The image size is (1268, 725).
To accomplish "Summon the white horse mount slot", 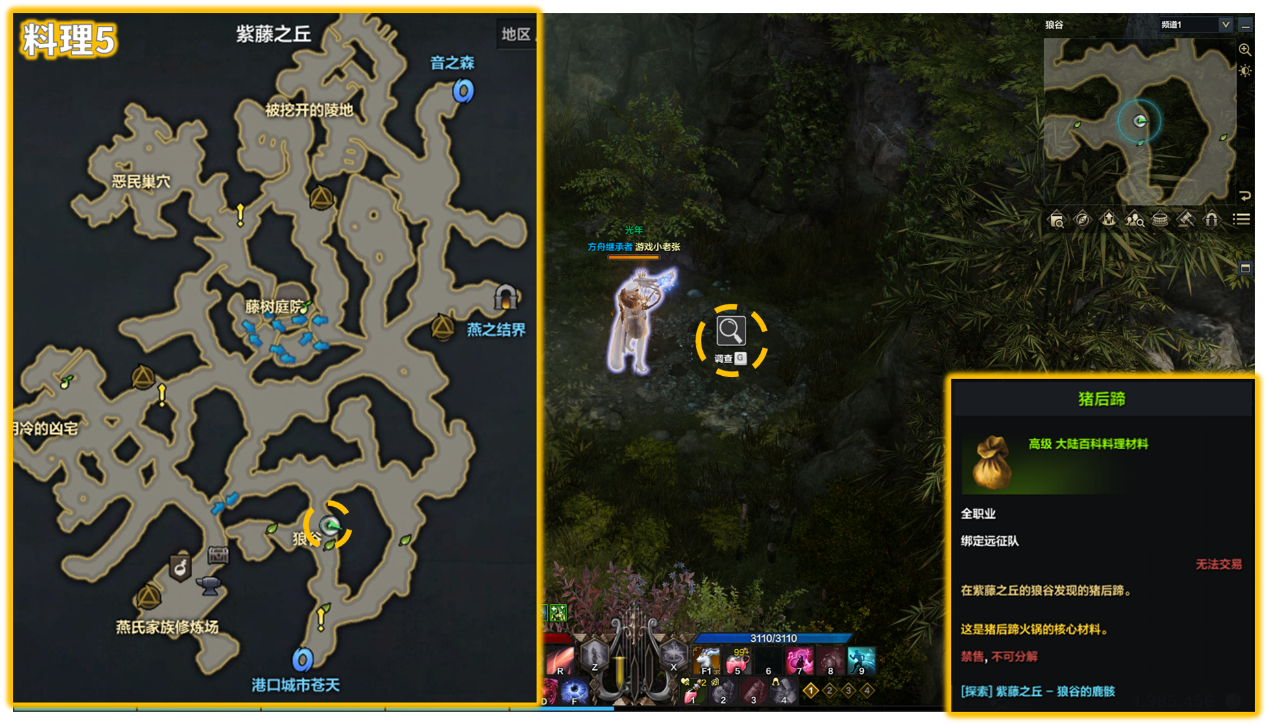I will point(706,661).
